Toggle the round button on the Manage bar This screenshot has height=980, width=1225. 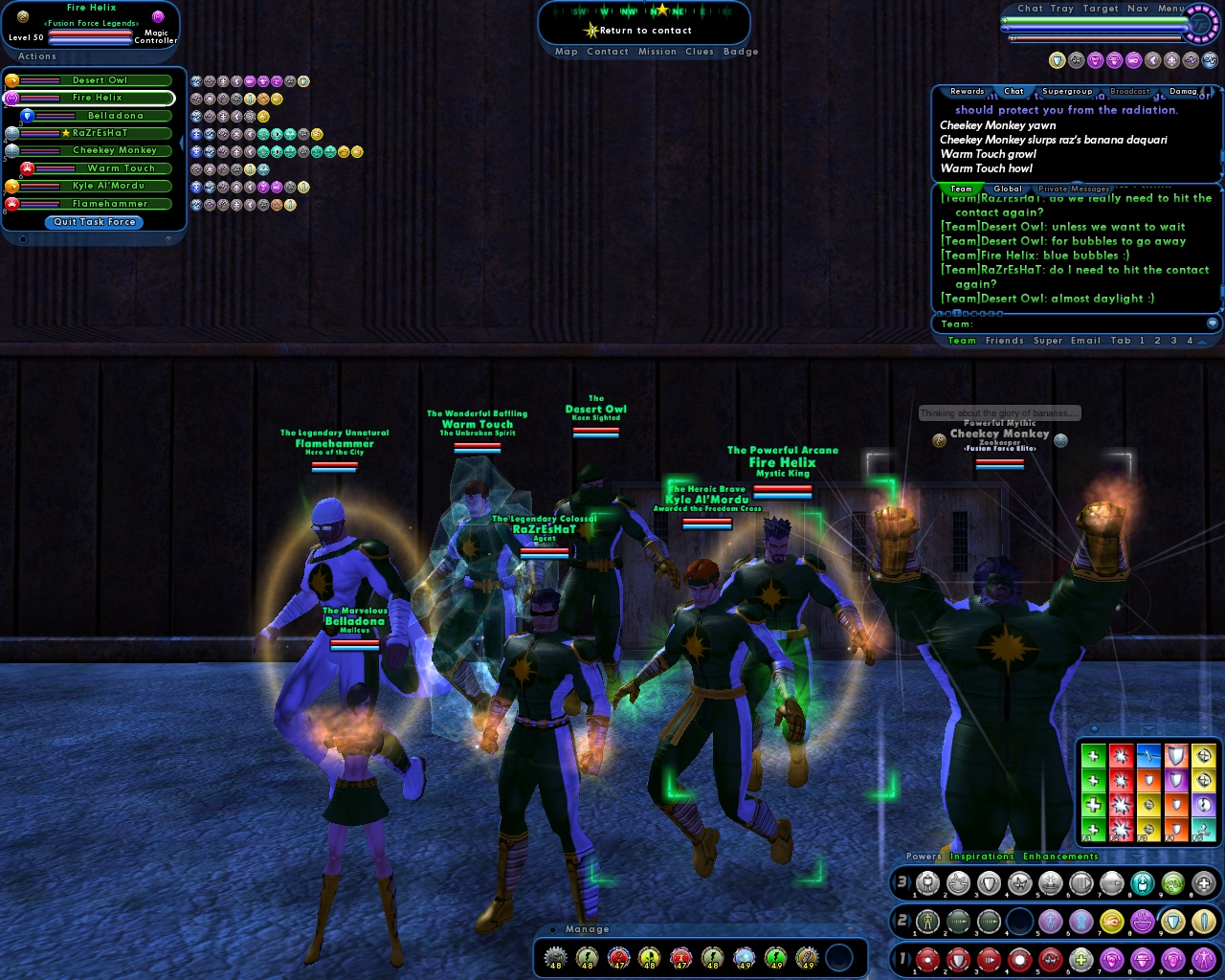(x=552, y=929)
